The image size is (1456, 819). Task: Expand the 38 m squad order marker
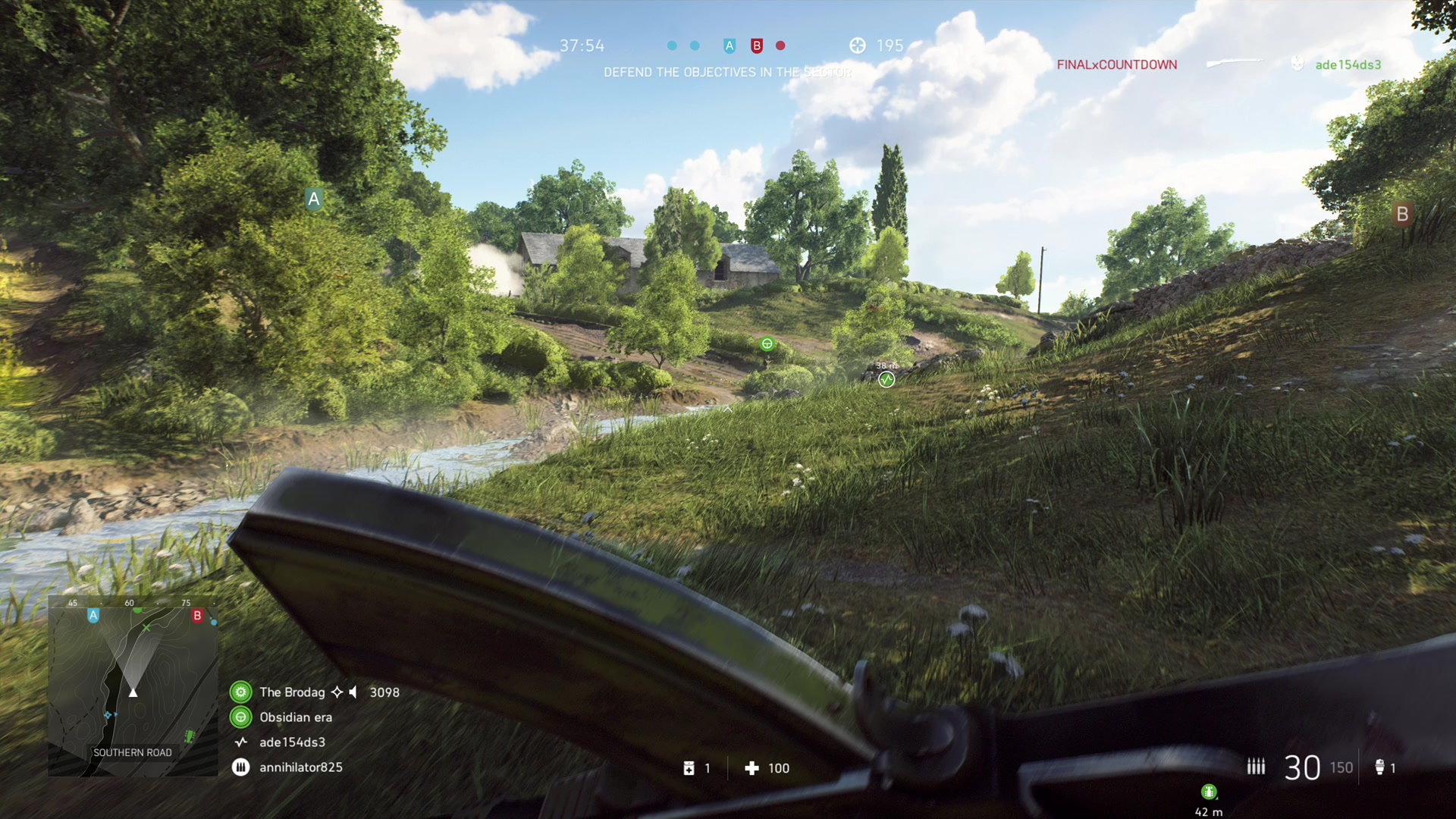[x=886, y=379]
